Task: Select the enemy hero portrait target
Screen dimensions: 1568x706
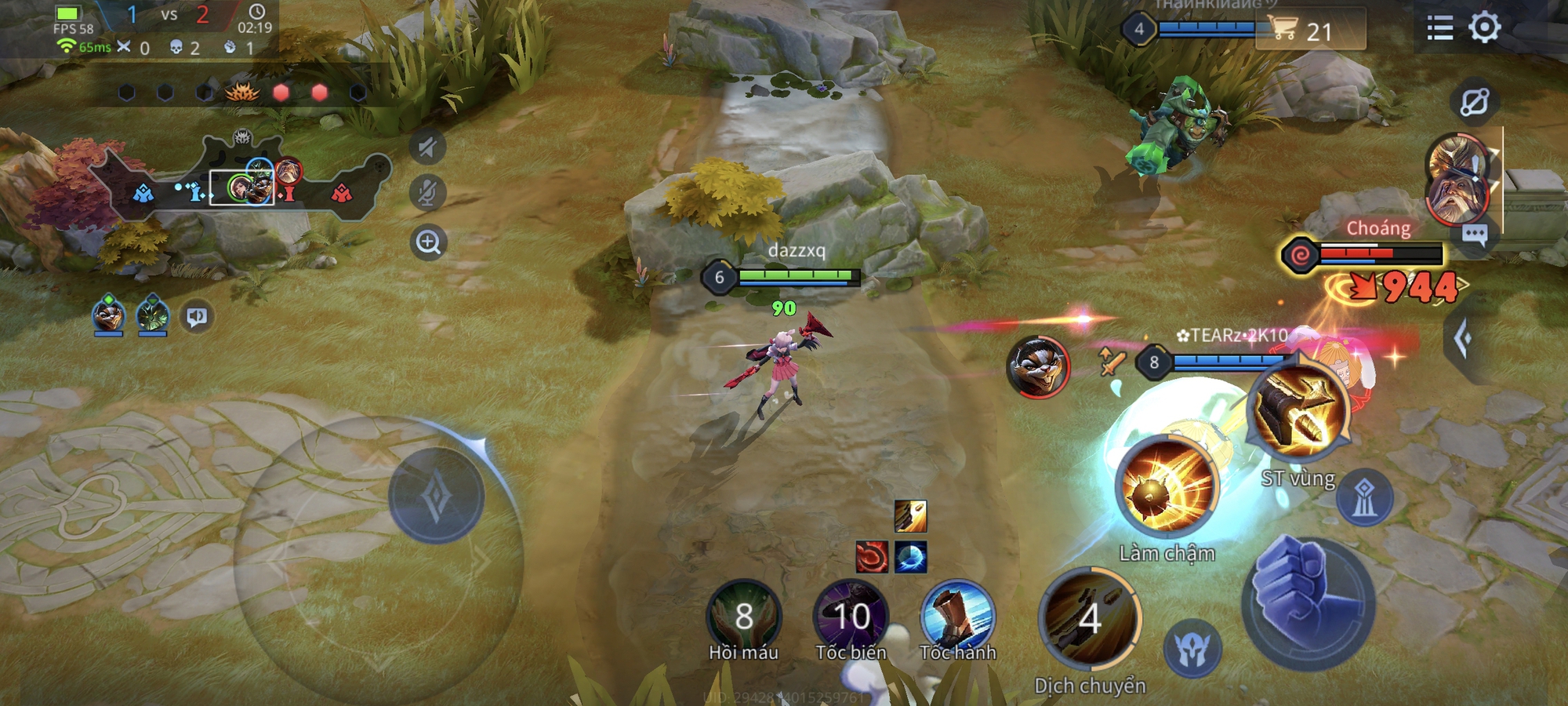Action: coord(1038,366)
